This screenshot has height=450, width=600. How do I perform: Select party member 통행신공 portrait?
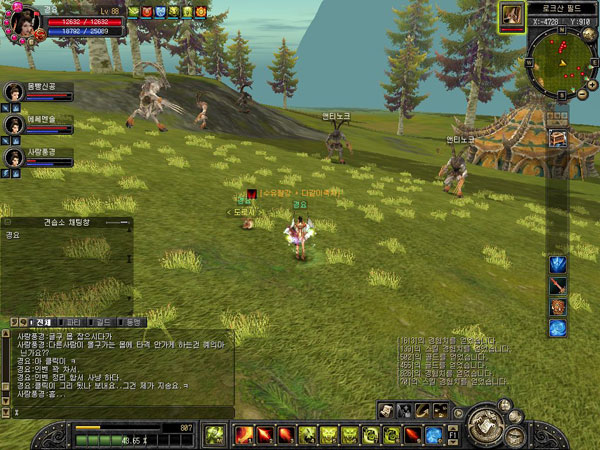pos(13,92)
